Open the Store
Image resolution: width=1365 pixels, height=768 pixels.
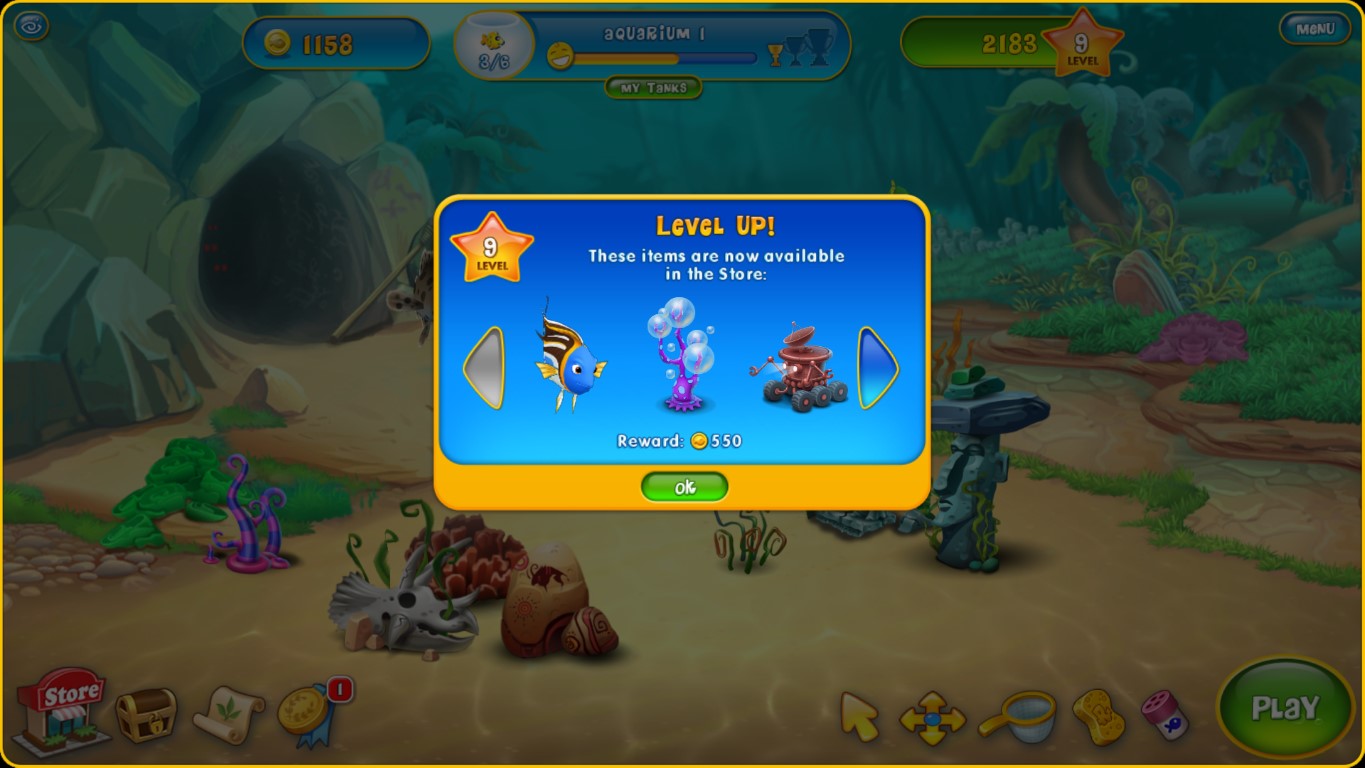coord(62,712)
